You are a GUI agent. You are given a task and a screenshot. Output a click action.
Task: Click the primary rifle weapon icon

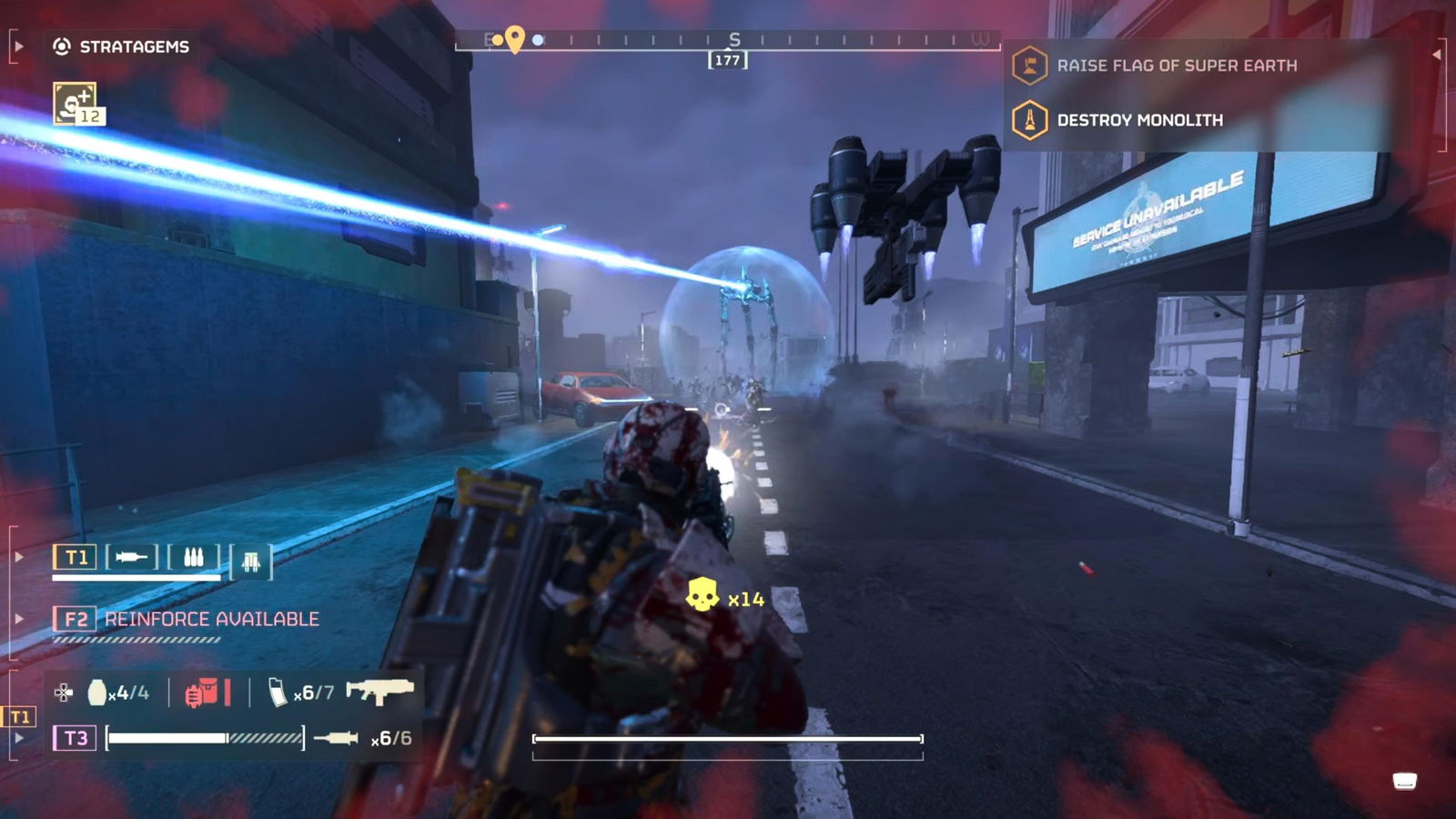click(379, 692)
